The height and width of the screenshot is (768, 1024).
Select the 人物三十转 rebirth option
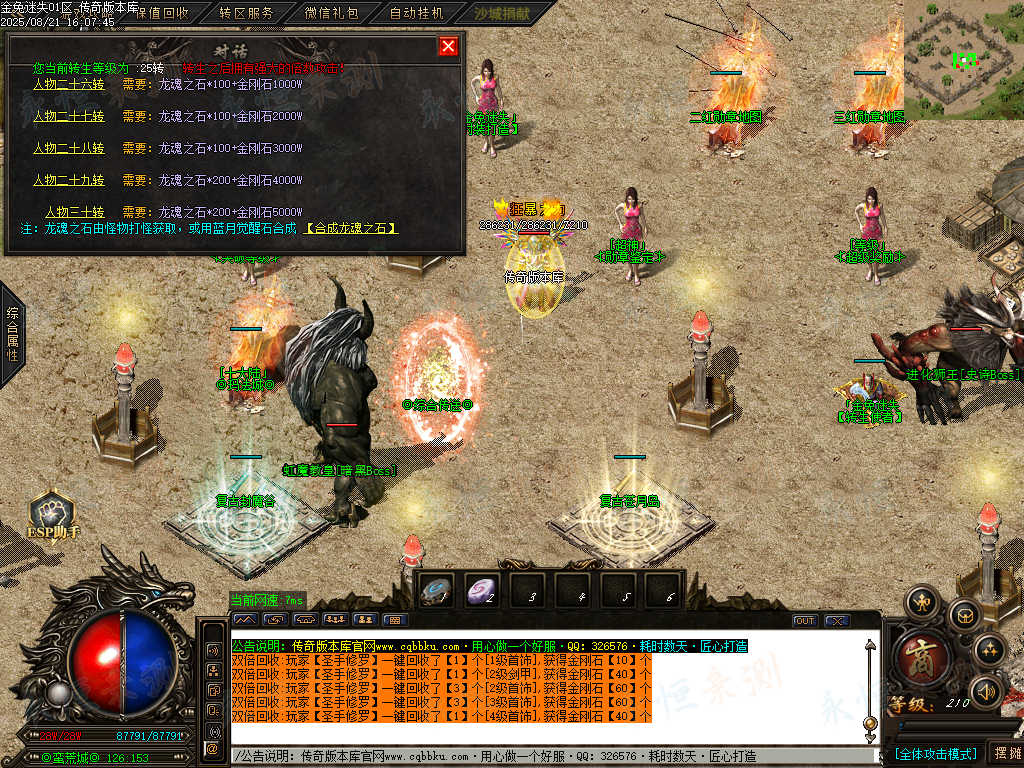click(75, 212)
